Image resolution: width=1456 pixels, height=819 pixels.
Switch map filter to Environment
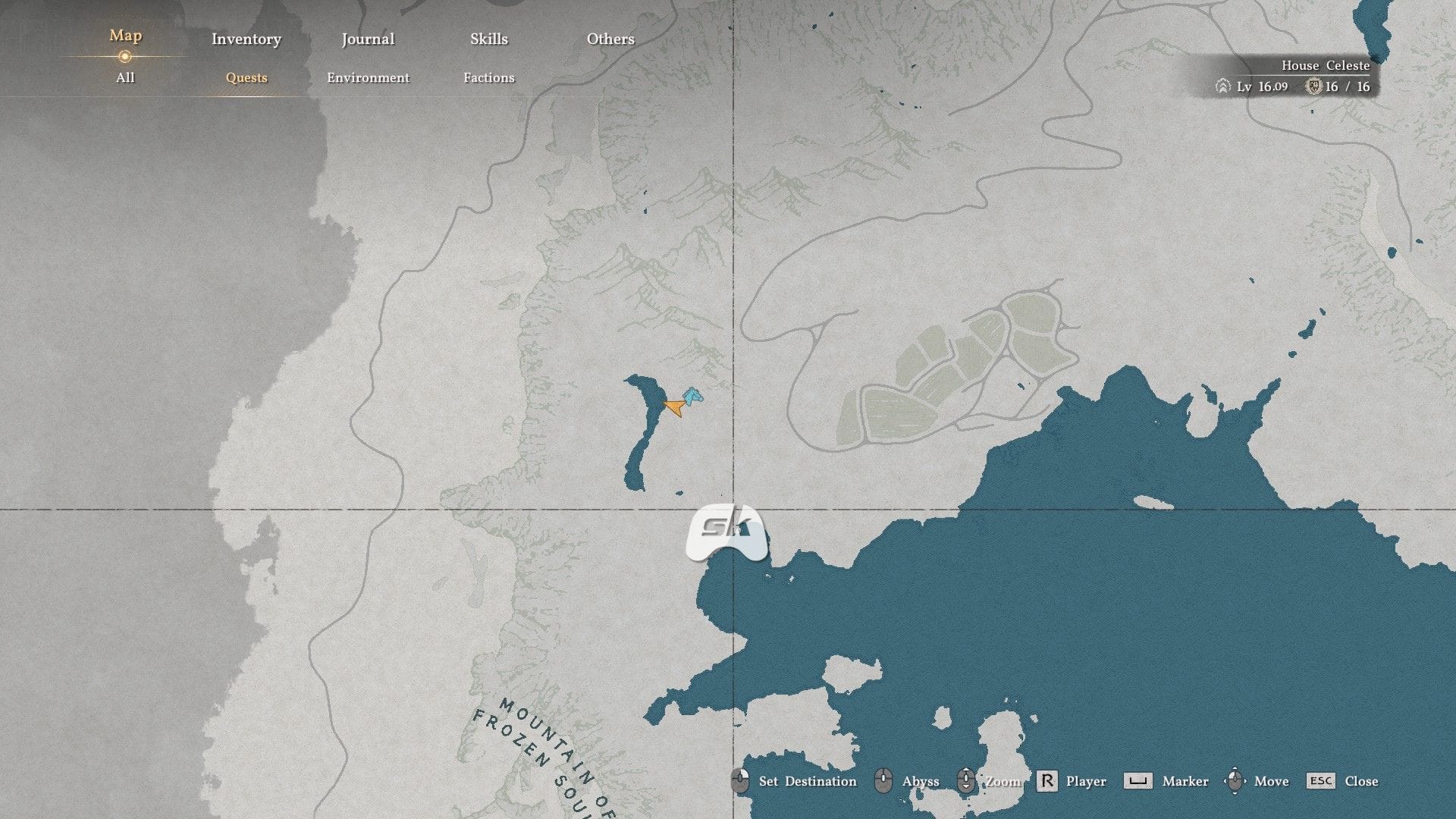[368, 77]
